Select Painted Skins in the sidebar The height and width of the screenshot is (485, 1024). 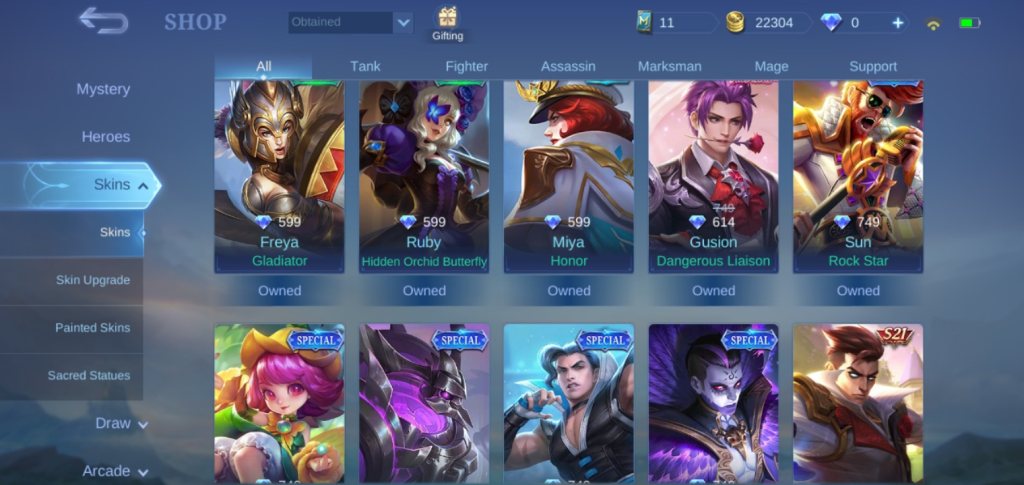click(x=92, y=328)
